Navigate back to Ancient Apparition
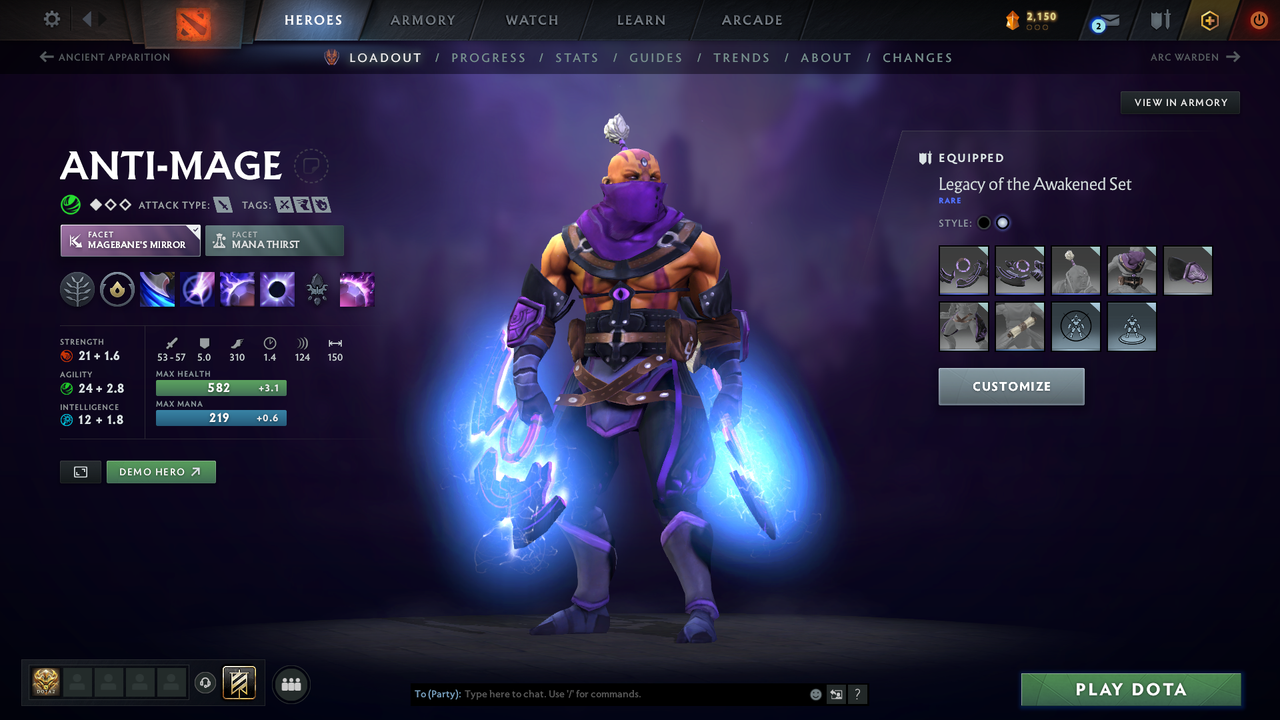This screenshot has width=1280, height=720. pyautogui.click(x=104, y=57)
